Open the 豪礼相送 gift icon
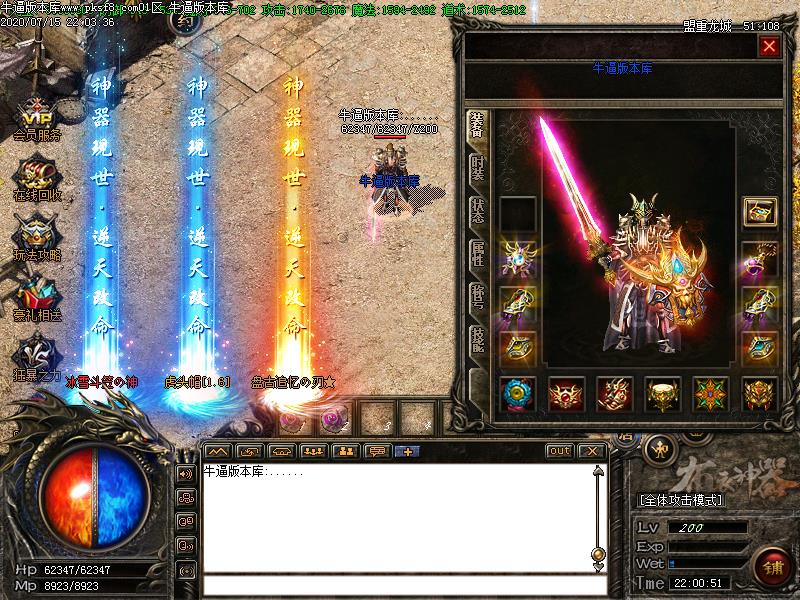Screen dimensions: 800x600 tap(36, 297)
